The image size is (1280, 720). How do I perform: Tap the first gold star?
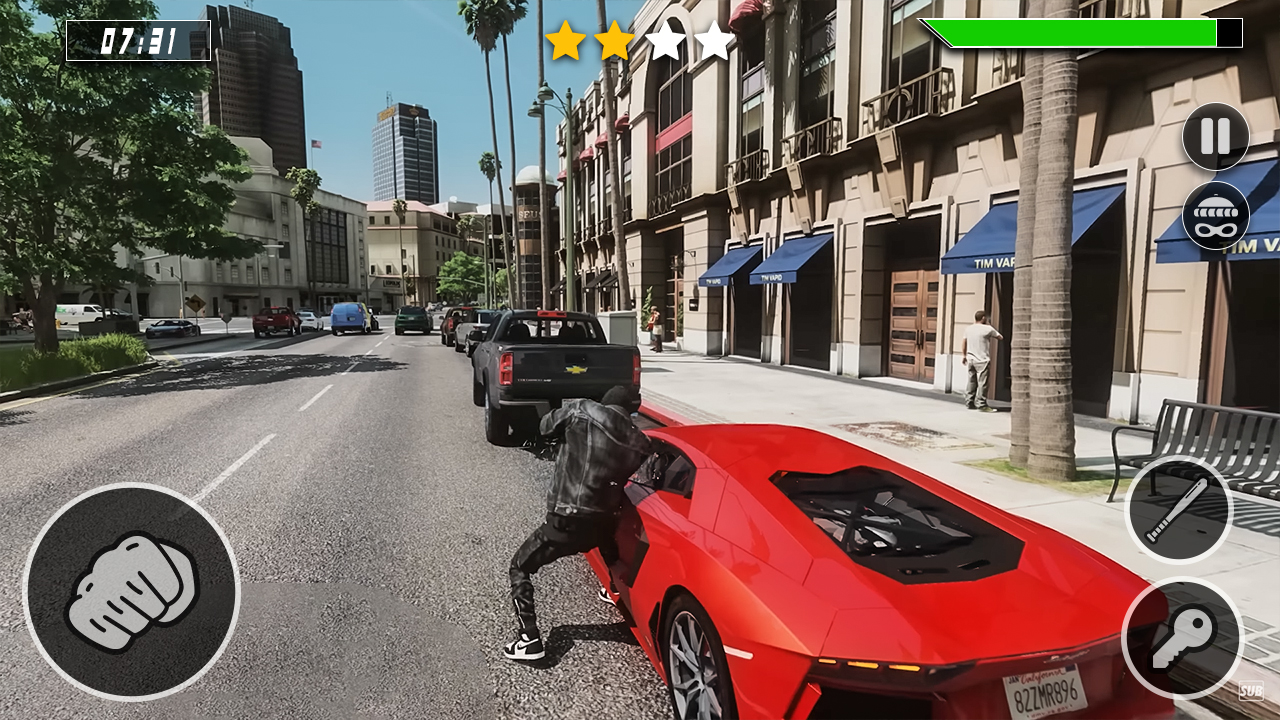[564, 42]
